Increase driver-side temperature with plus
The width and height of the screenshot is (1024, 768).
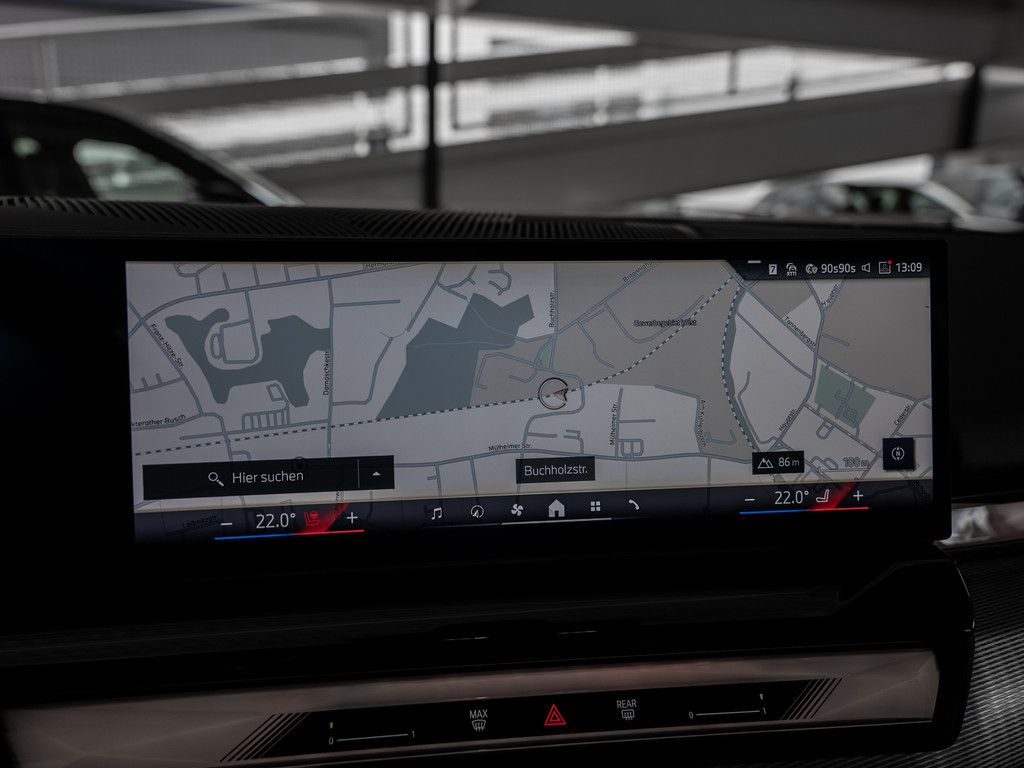point(352,518)
